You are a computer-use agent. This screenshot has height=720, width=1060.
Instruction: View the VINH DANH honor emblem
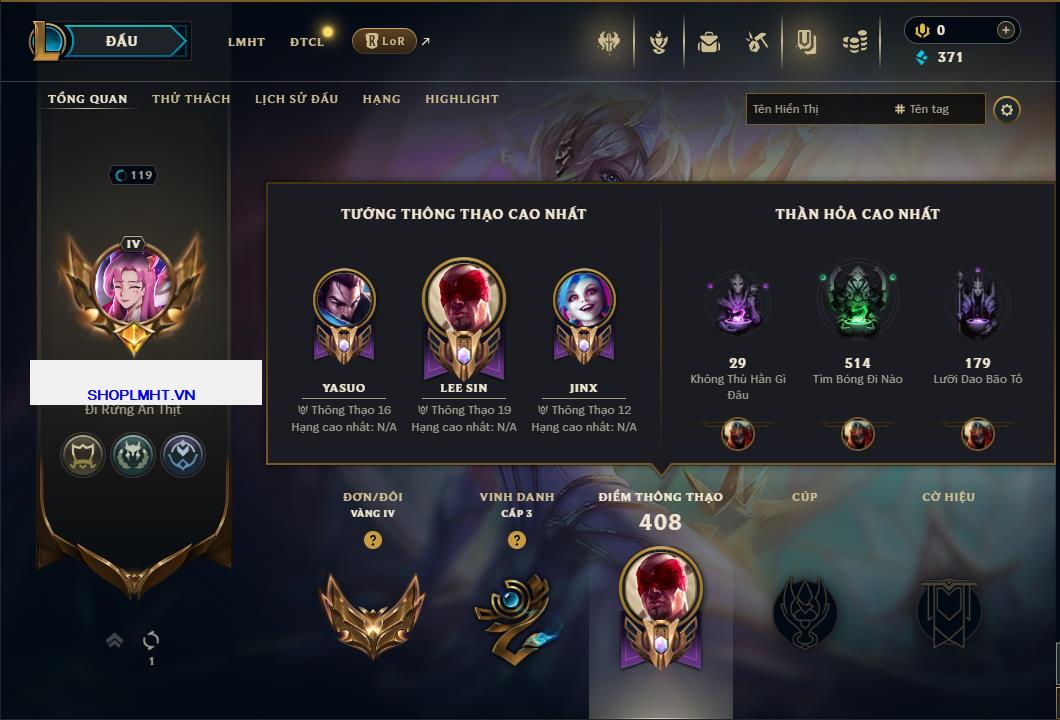(x=516, y=610)
